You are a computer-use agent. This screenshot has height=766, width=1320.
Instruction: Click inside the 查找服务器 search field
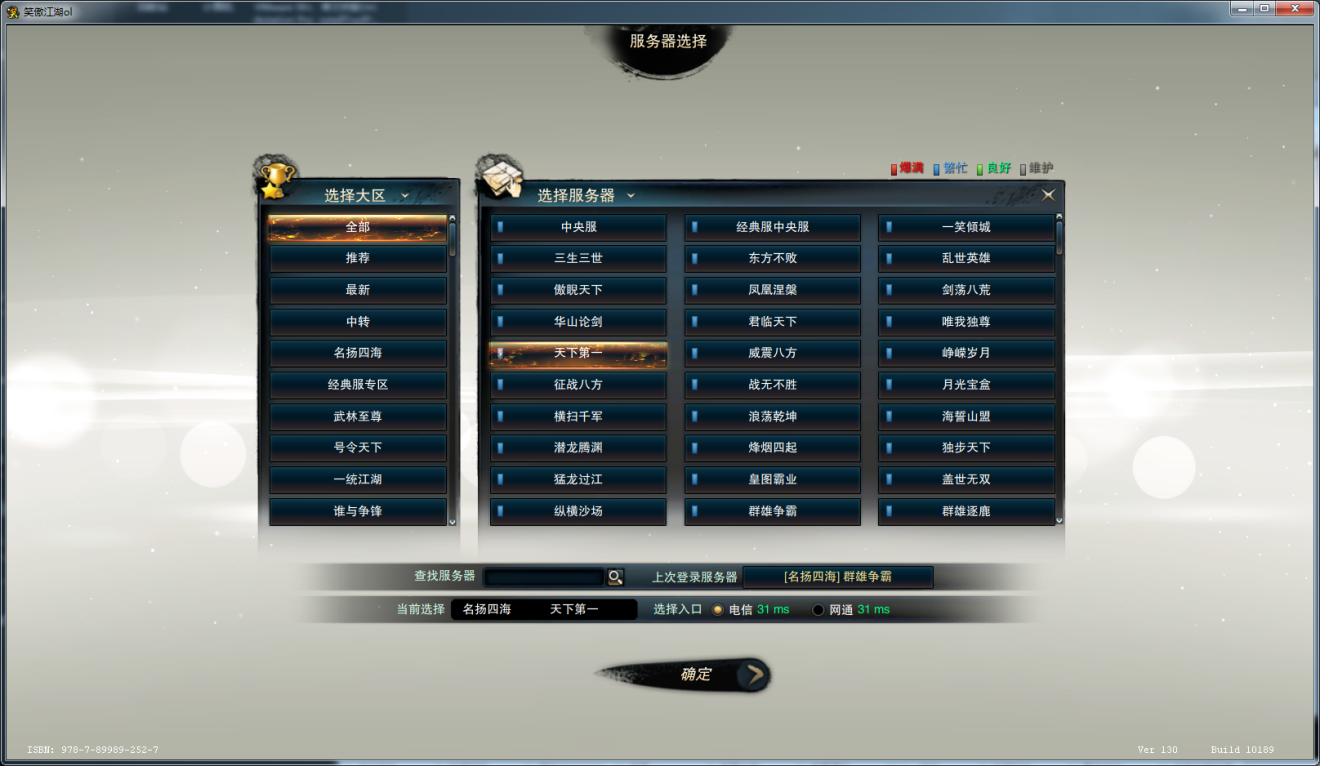(x=545, y=576)
